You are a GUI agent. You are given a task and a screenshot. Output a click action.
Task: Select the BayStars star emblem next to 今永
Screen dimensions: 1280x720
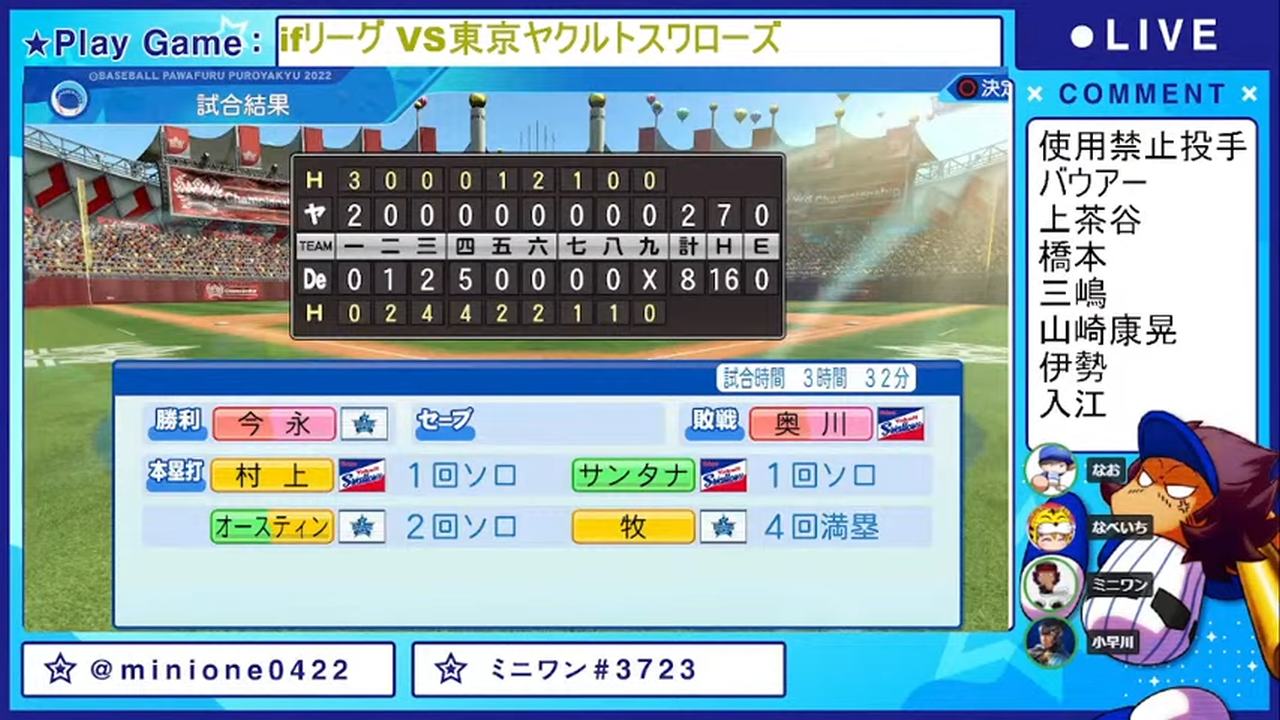click(363, 424)
